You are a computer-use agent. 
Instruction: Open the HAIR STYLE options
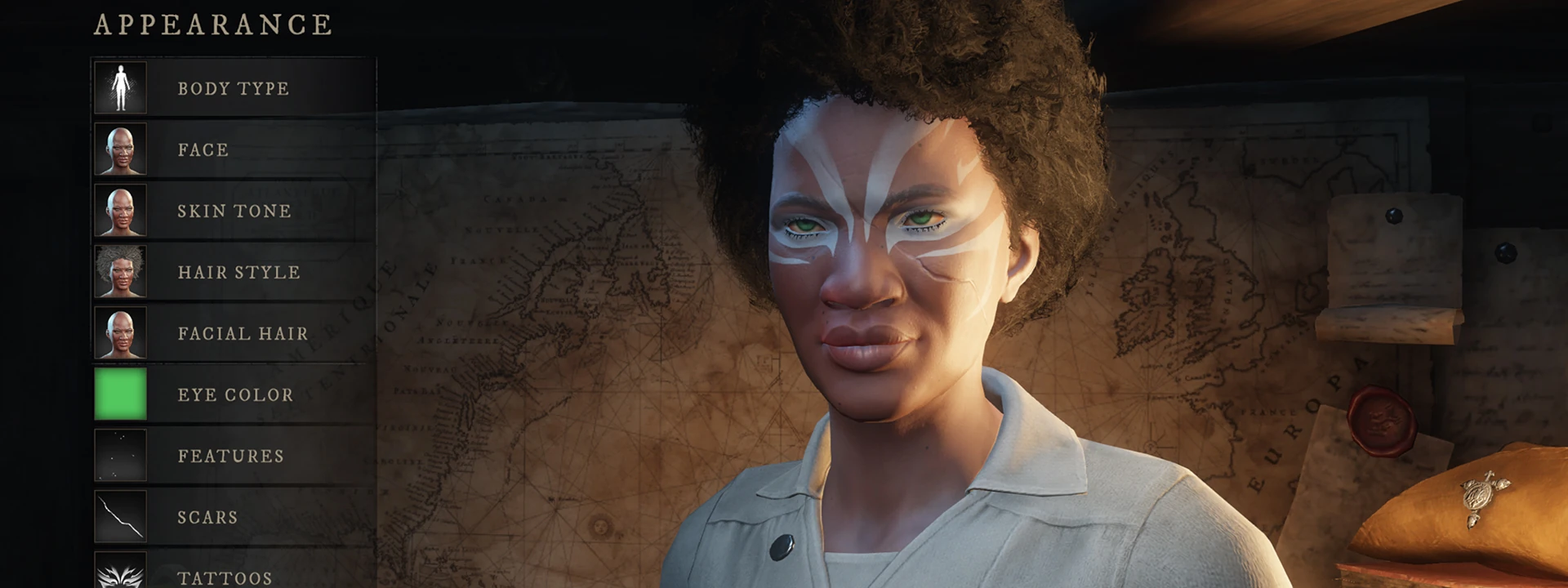click(x=238, y=271)
